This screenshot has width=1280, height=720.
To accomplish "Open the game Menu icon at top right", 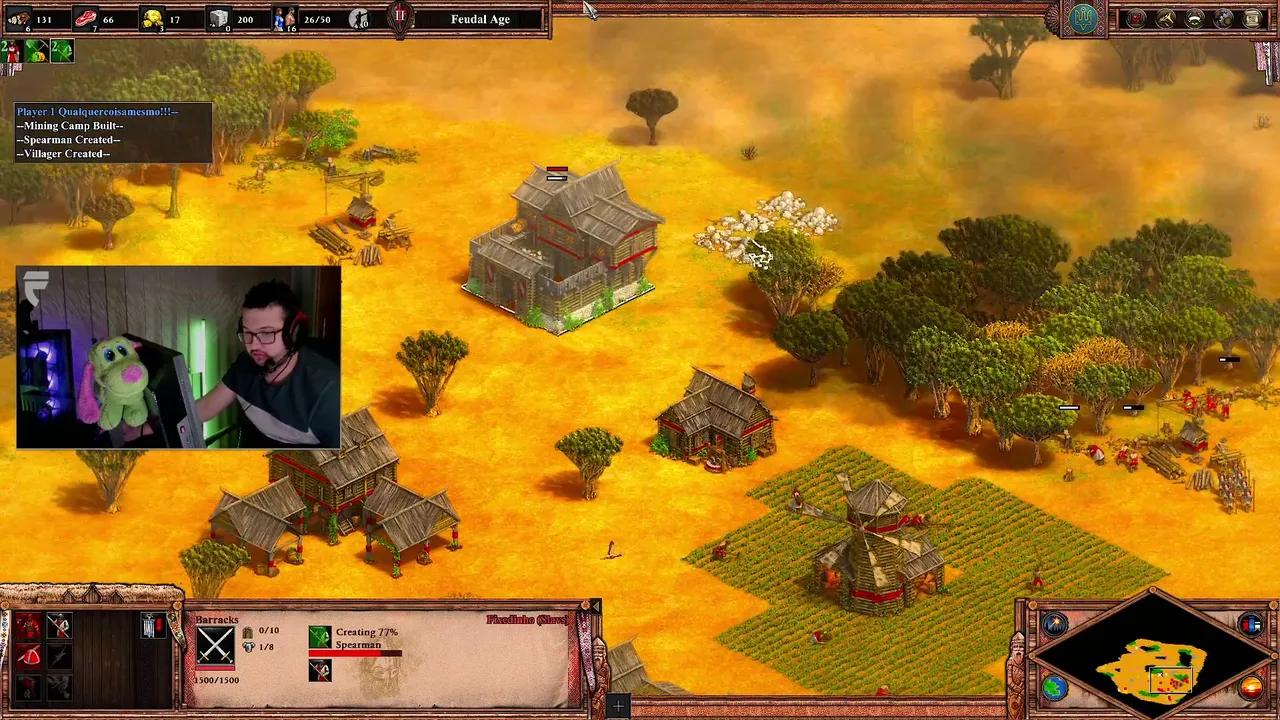I will (x=1252, y=18).
